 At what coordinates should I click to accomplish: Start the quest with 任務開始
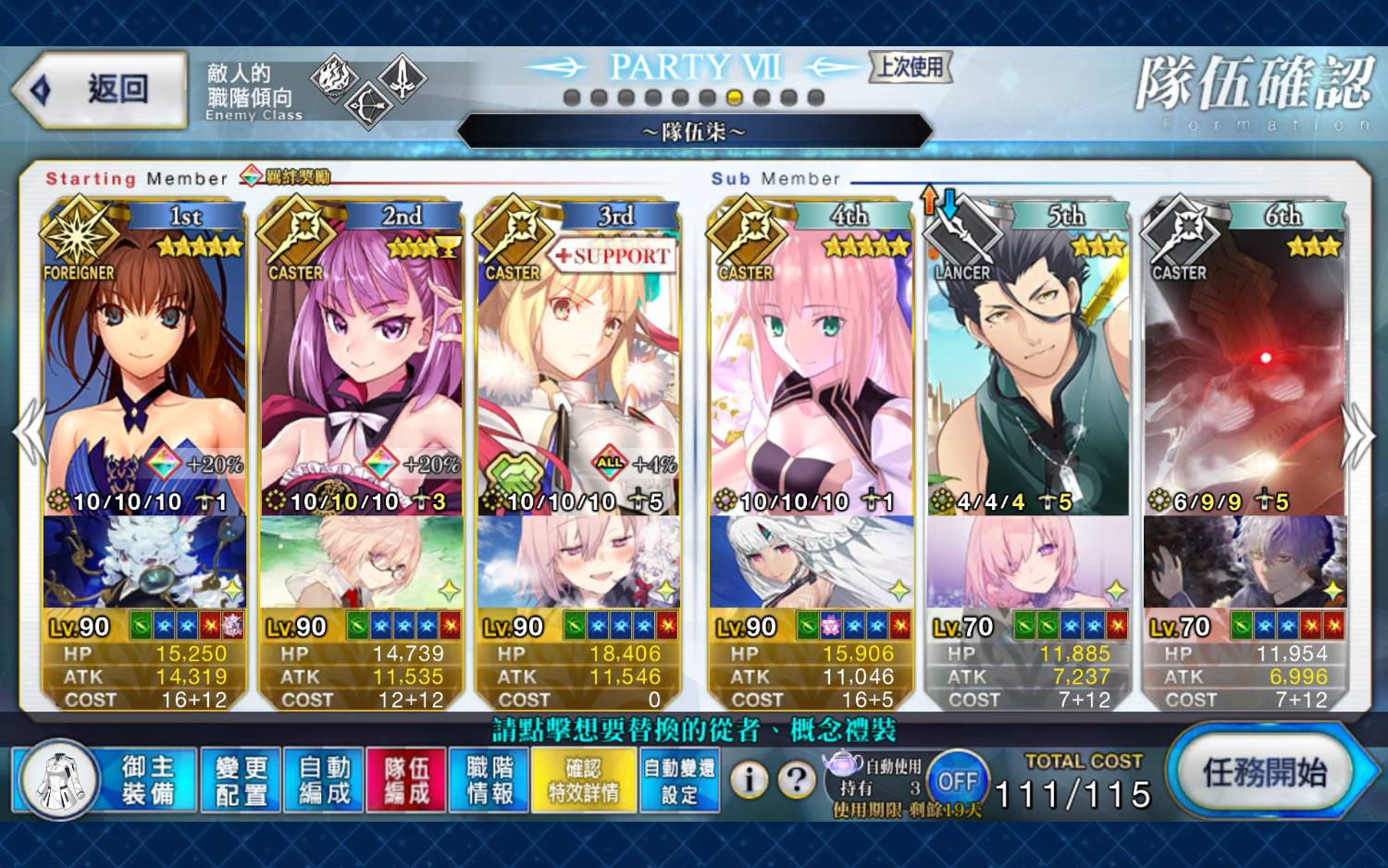coord(1264,773)
